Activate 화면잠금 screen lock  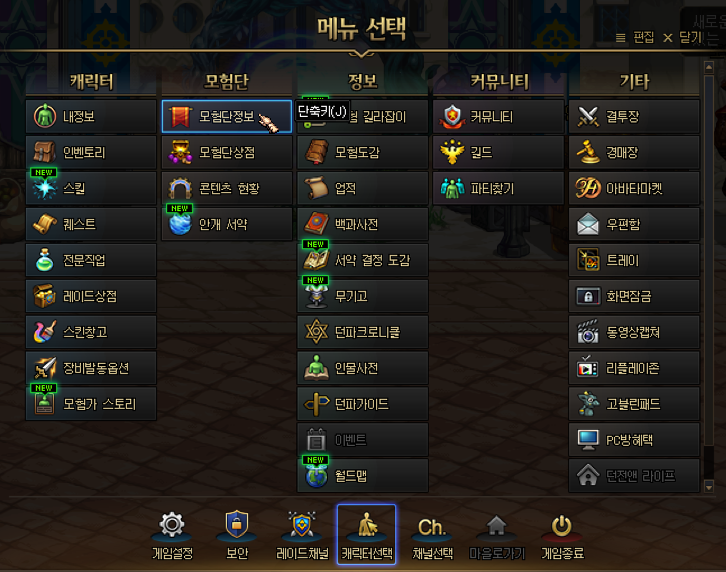(634, 296)
